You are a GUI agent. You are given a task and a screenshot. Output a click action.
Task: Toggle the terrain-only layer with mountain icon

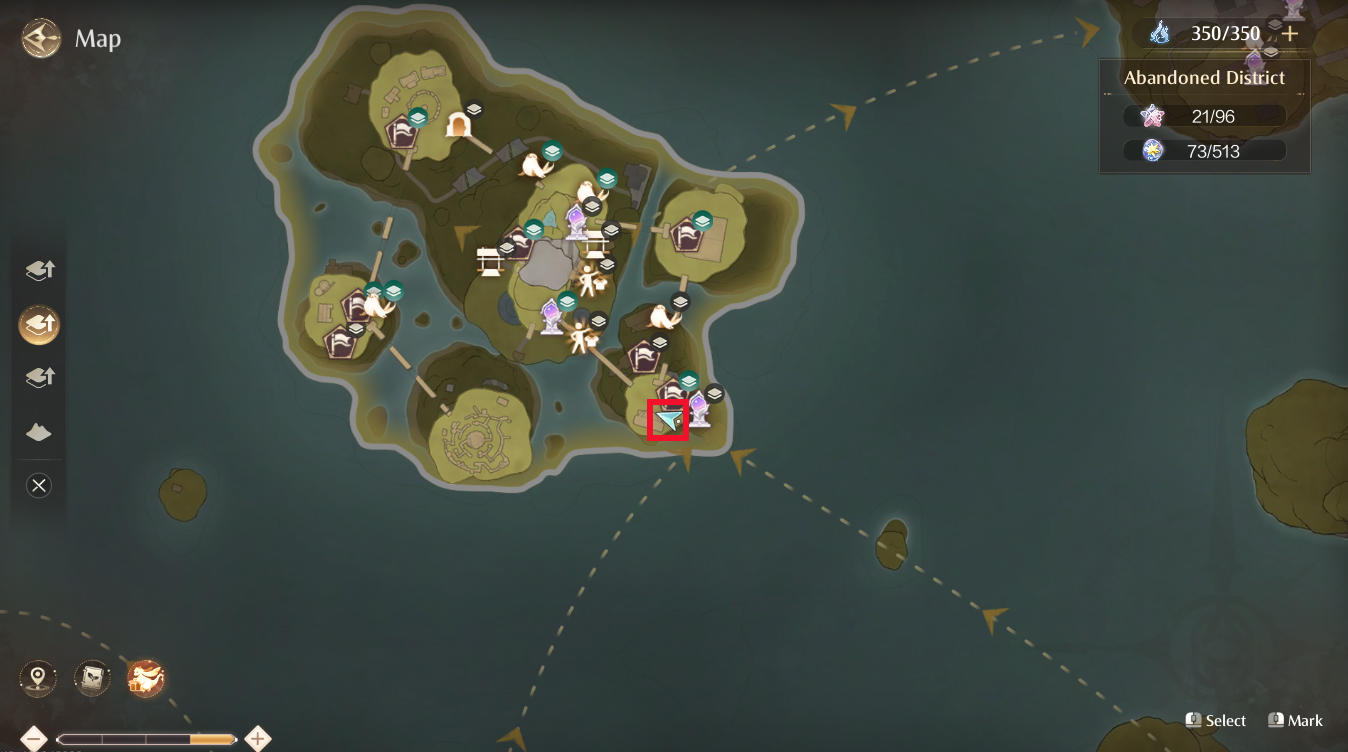pyautogui.click(x=38, y=431)
